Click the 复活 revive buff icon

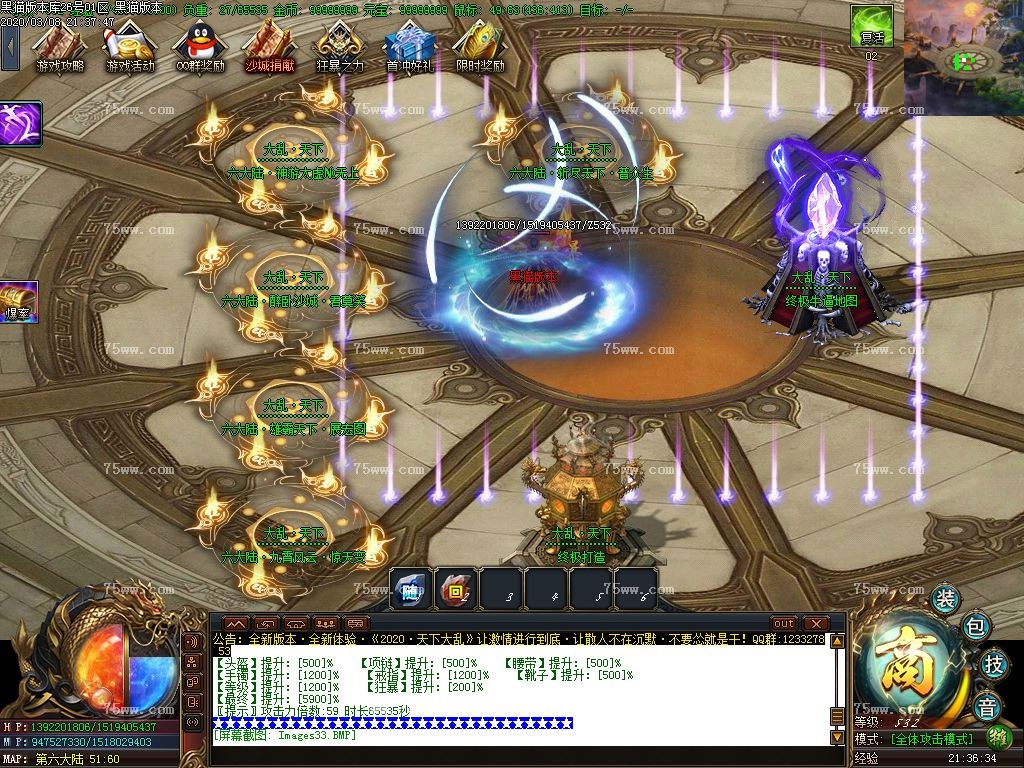pyautogui.click(x=871, y=26)
